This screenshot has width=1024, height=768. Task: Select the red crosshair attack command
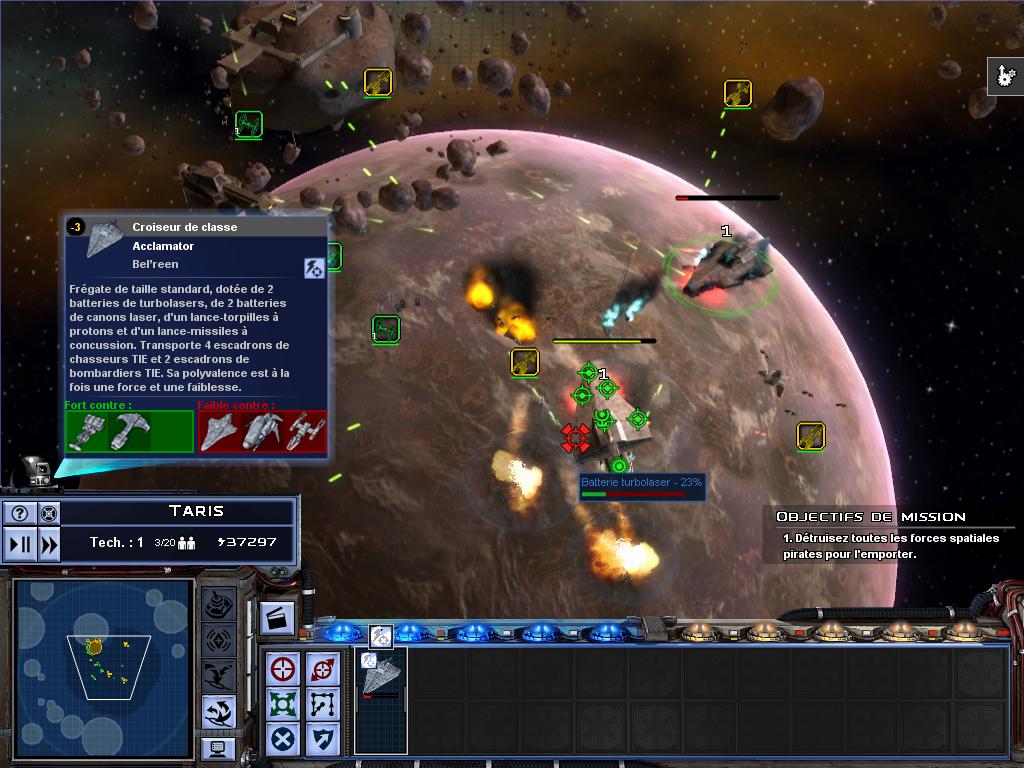tap(284, 668)
